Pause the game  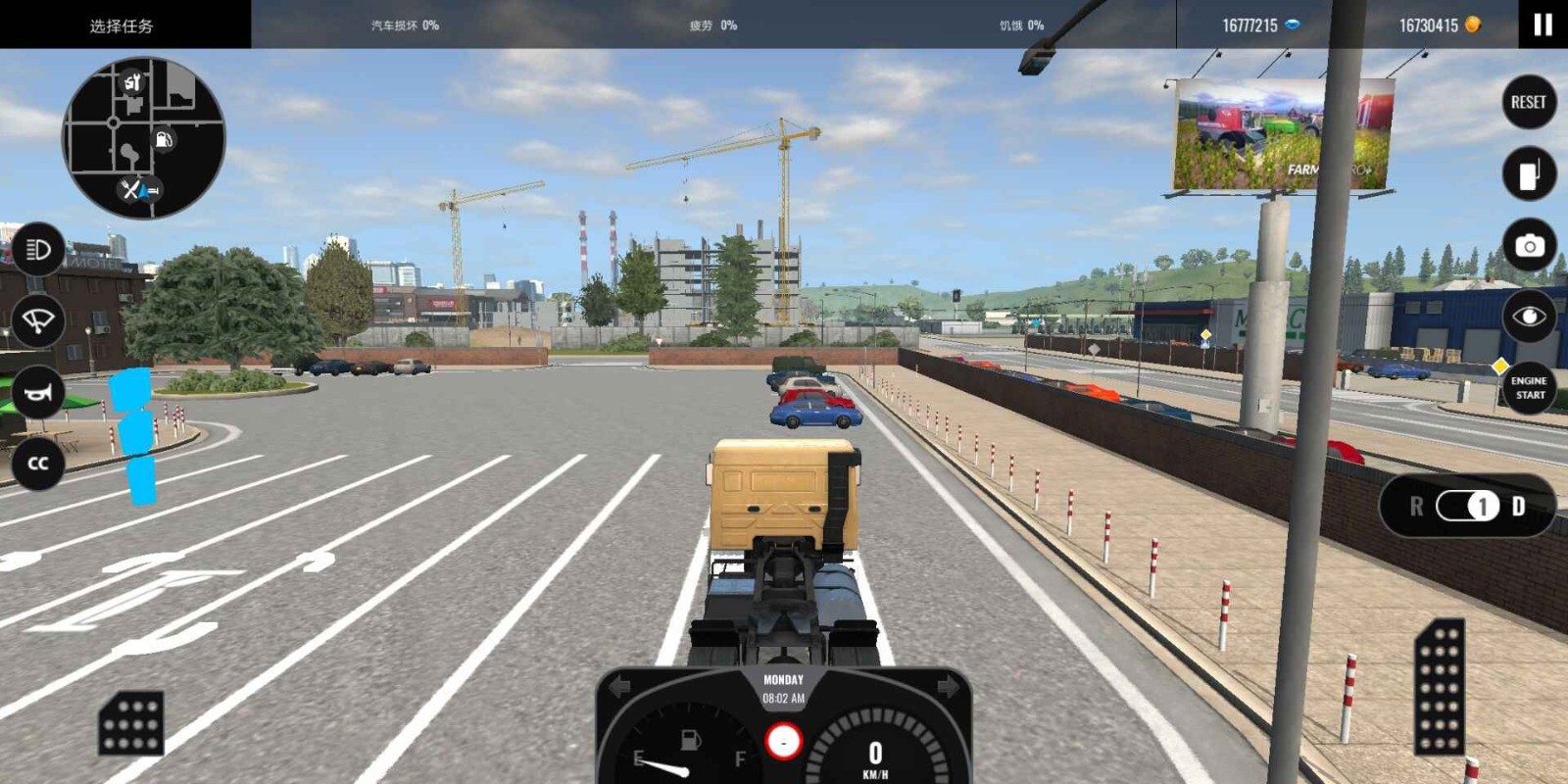coord(1543,24)
